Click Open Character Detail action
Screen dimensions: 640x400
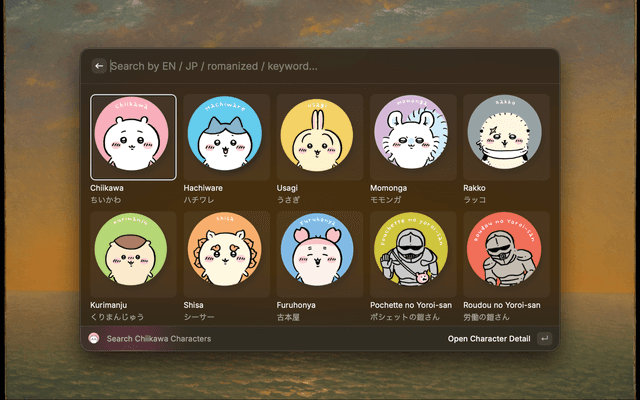[x=488, y=339]
